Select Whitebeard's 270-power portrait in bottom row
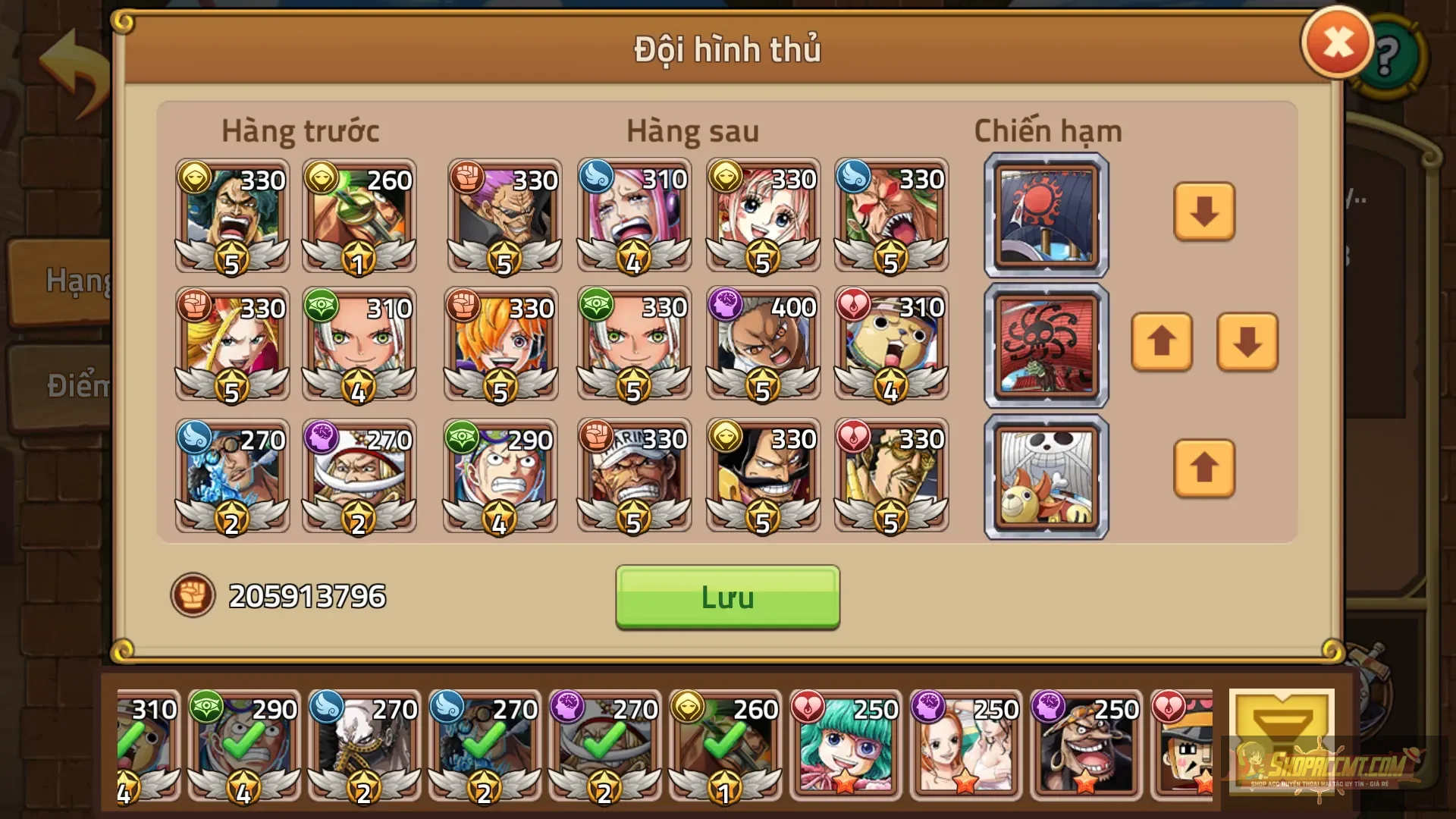The width and height of the screenshot is (1456, 819). [x=359, y=475]
